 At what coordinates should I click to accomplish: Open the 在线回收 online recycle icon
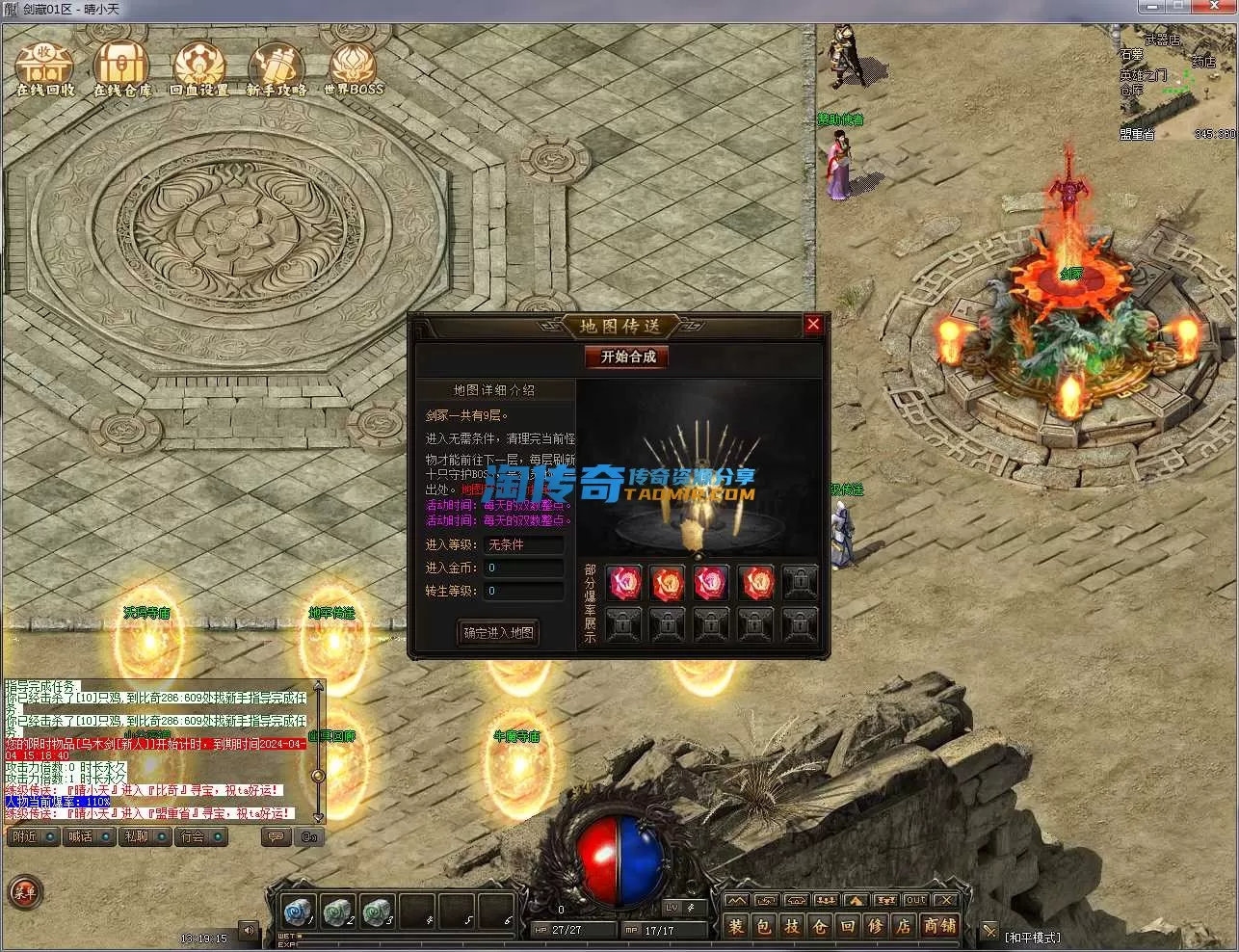tap(44, 68)
